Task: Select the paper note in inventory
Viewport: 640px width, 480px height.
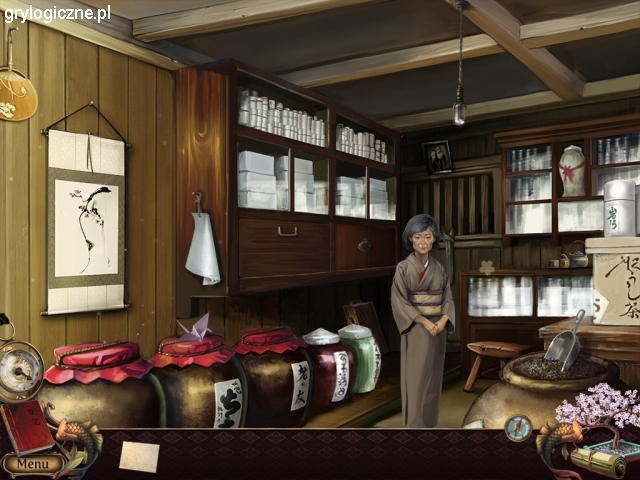Action: click(x=139, y=456)
